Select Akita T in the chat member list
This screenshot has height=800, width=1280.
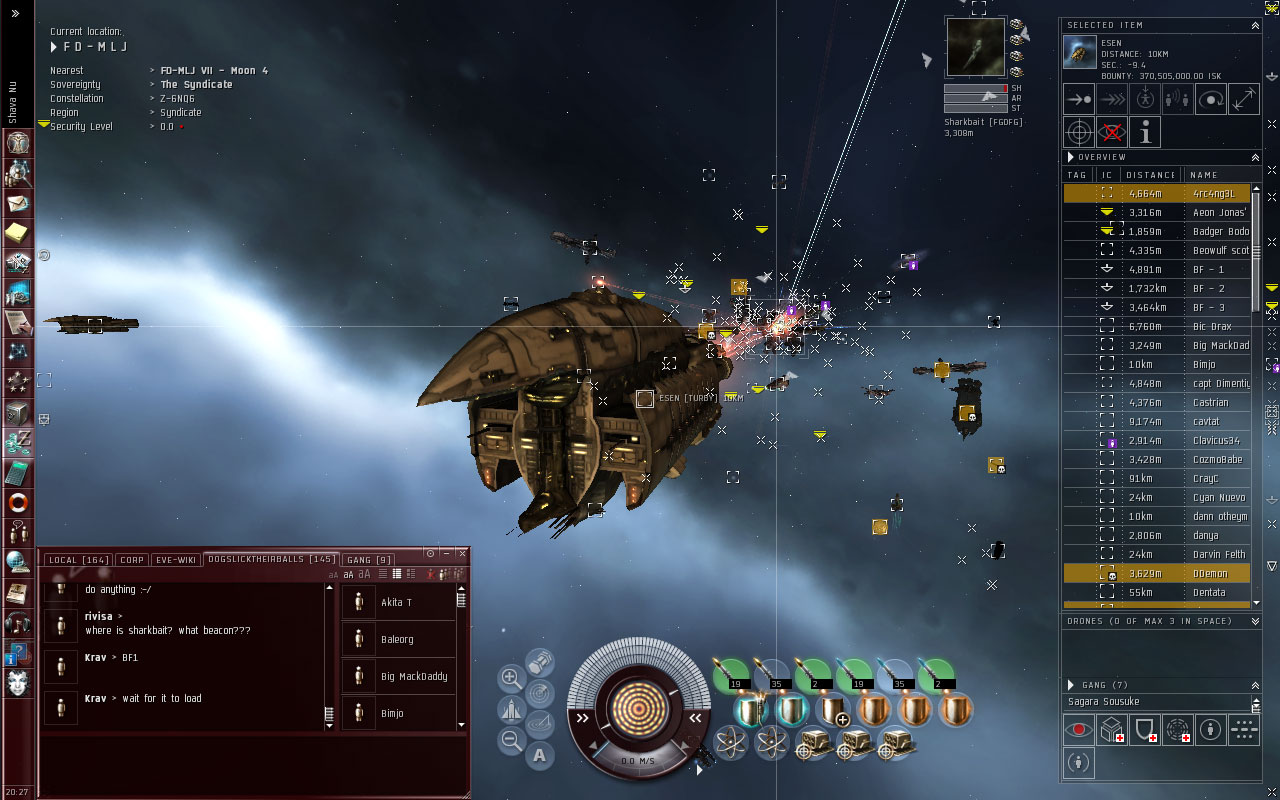396,602
